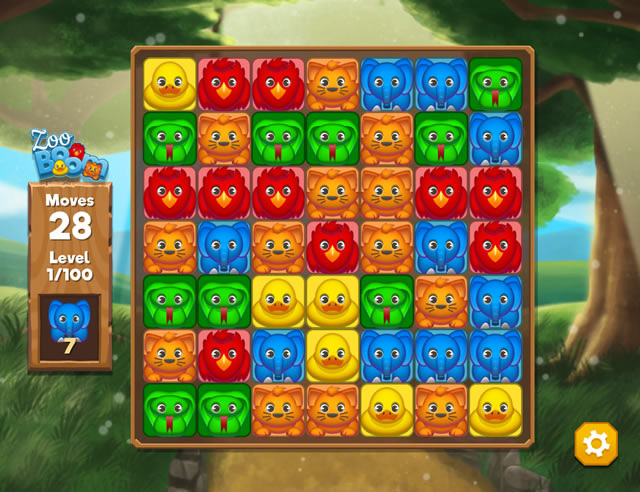Viewport: 640px width, 492px height.
Task: Open the orange gear settings button
Action: point(595,443)
